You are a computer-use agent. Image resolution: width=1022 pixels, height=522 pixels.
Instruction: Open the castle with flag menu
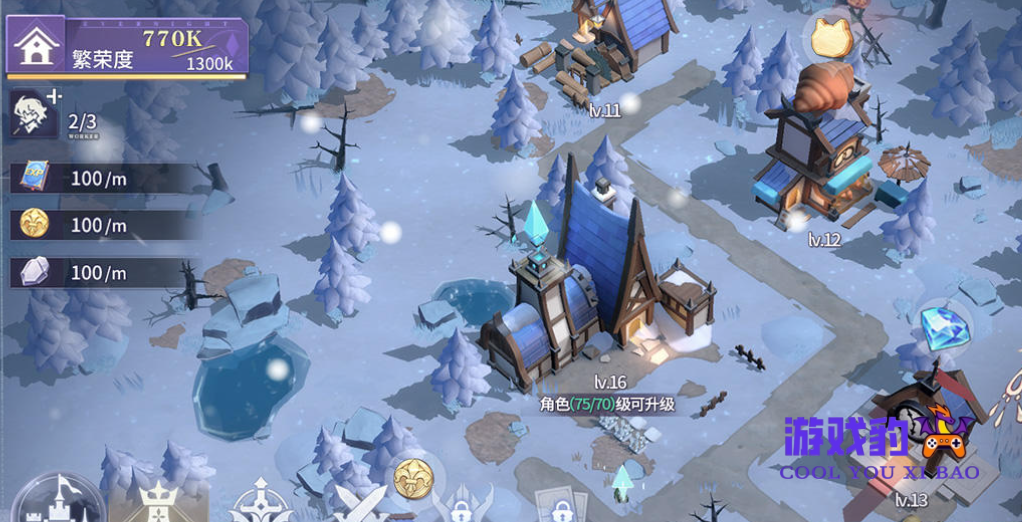click(58, 500)
